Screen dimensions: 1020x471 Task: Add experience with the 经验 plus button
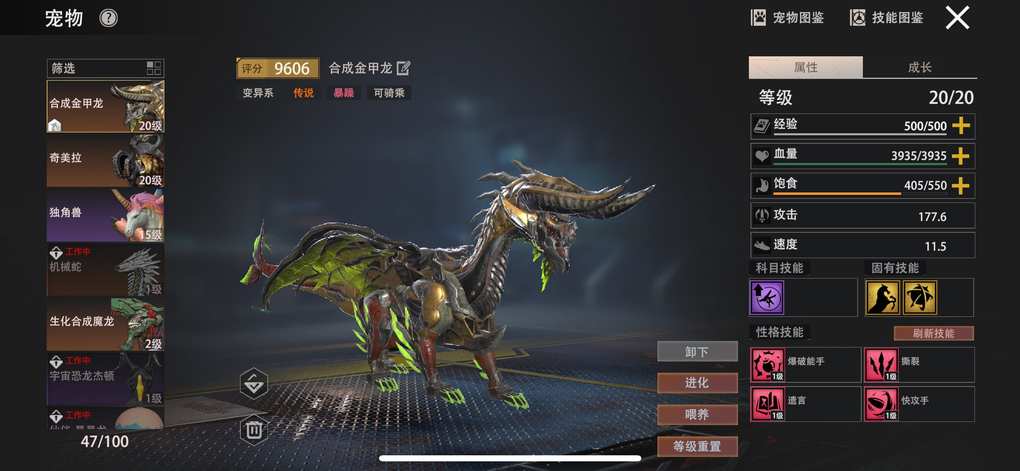961,126
